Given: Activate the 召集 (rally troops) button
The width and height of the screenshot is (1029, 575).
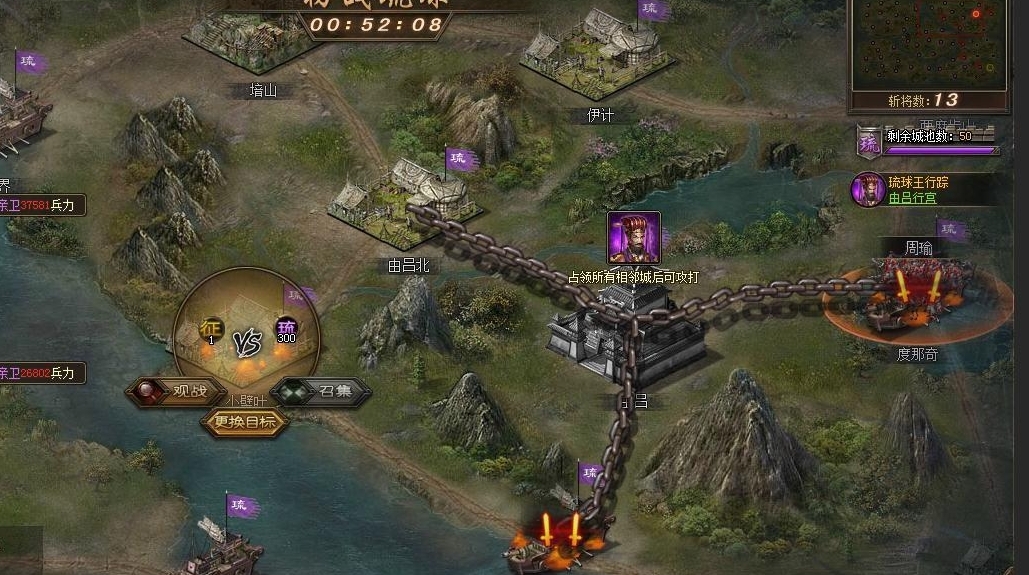Looking at the screenshot, I should click(x=322, y=391).
